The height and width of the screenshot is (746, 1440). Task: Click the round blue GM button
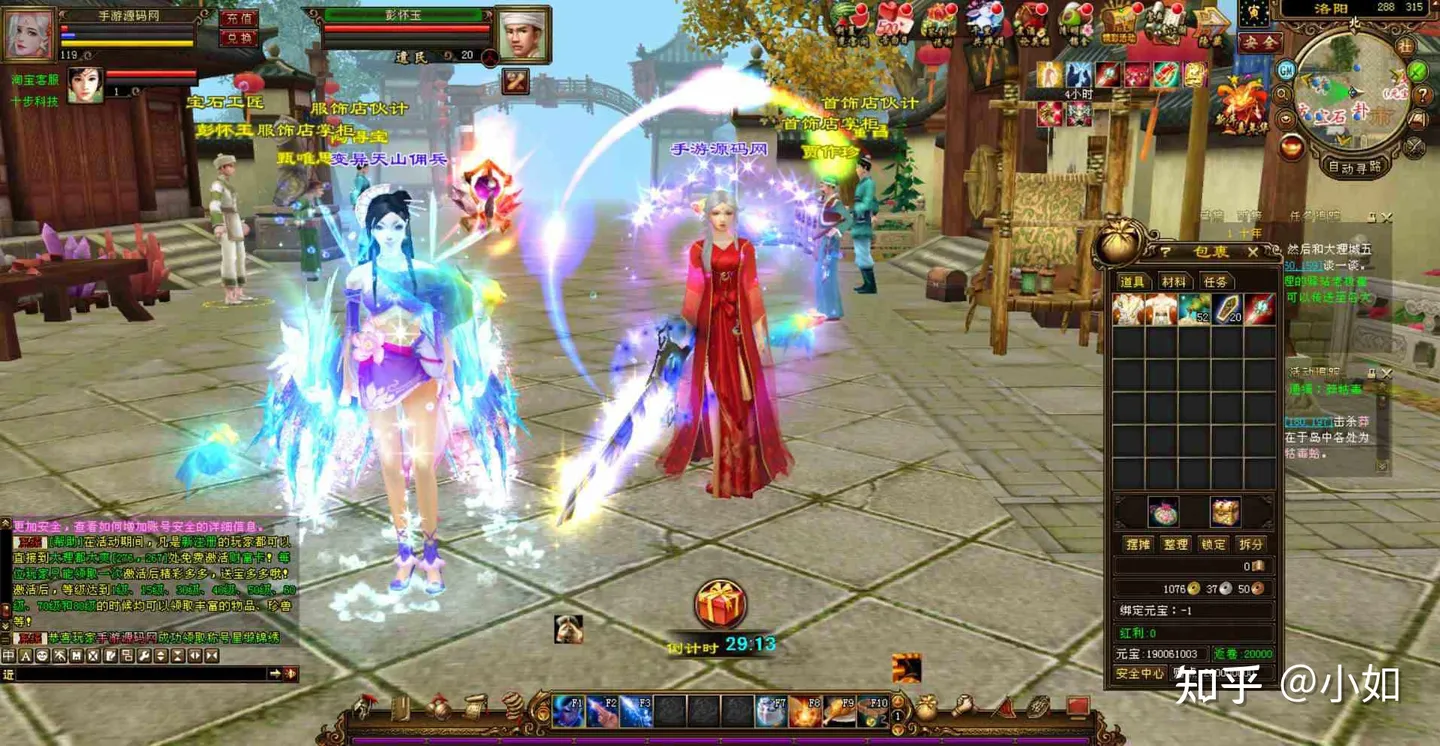pos(1286,70)
